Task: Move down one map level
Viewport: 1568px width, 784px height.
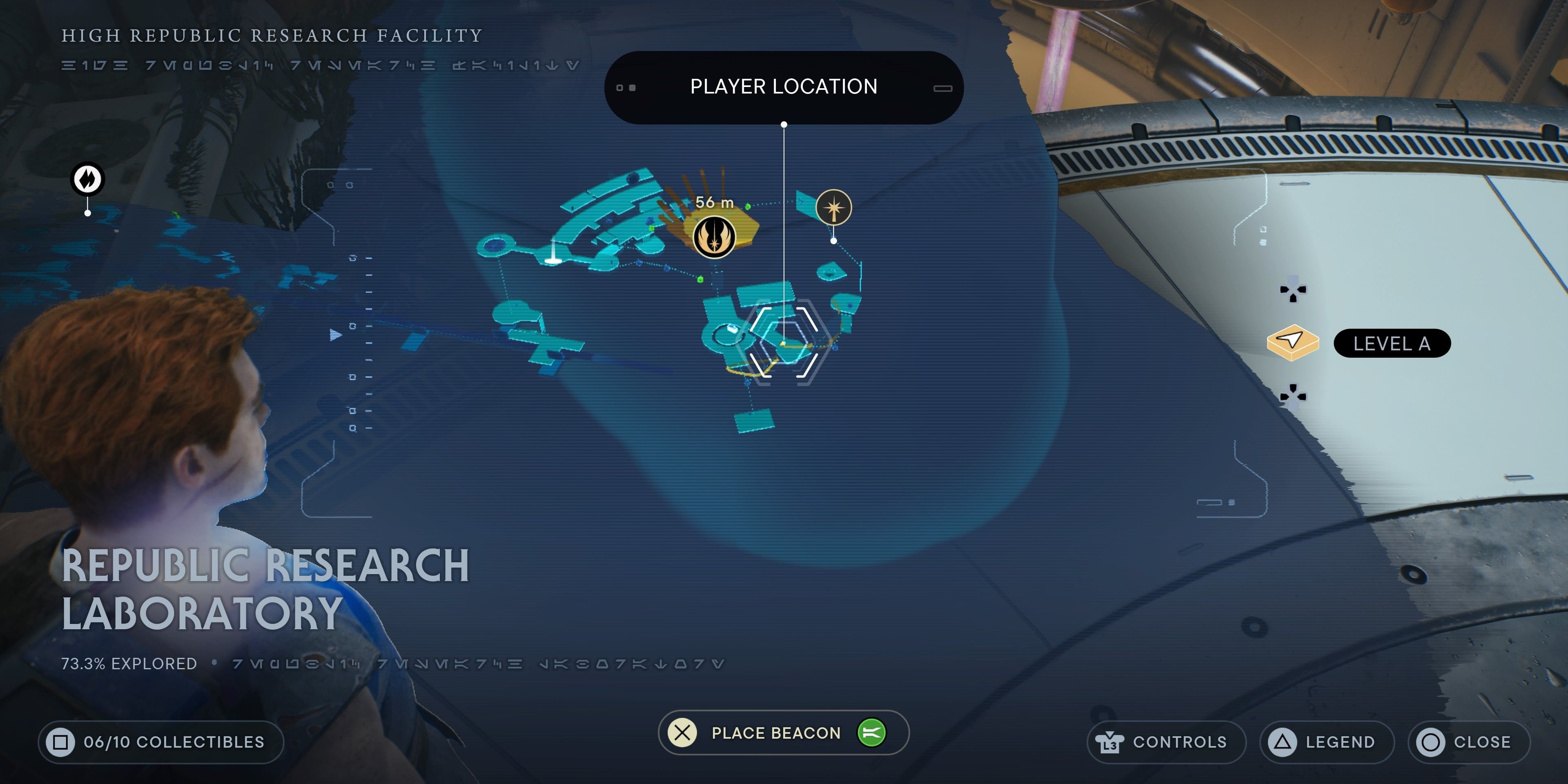Action: 1293,396
